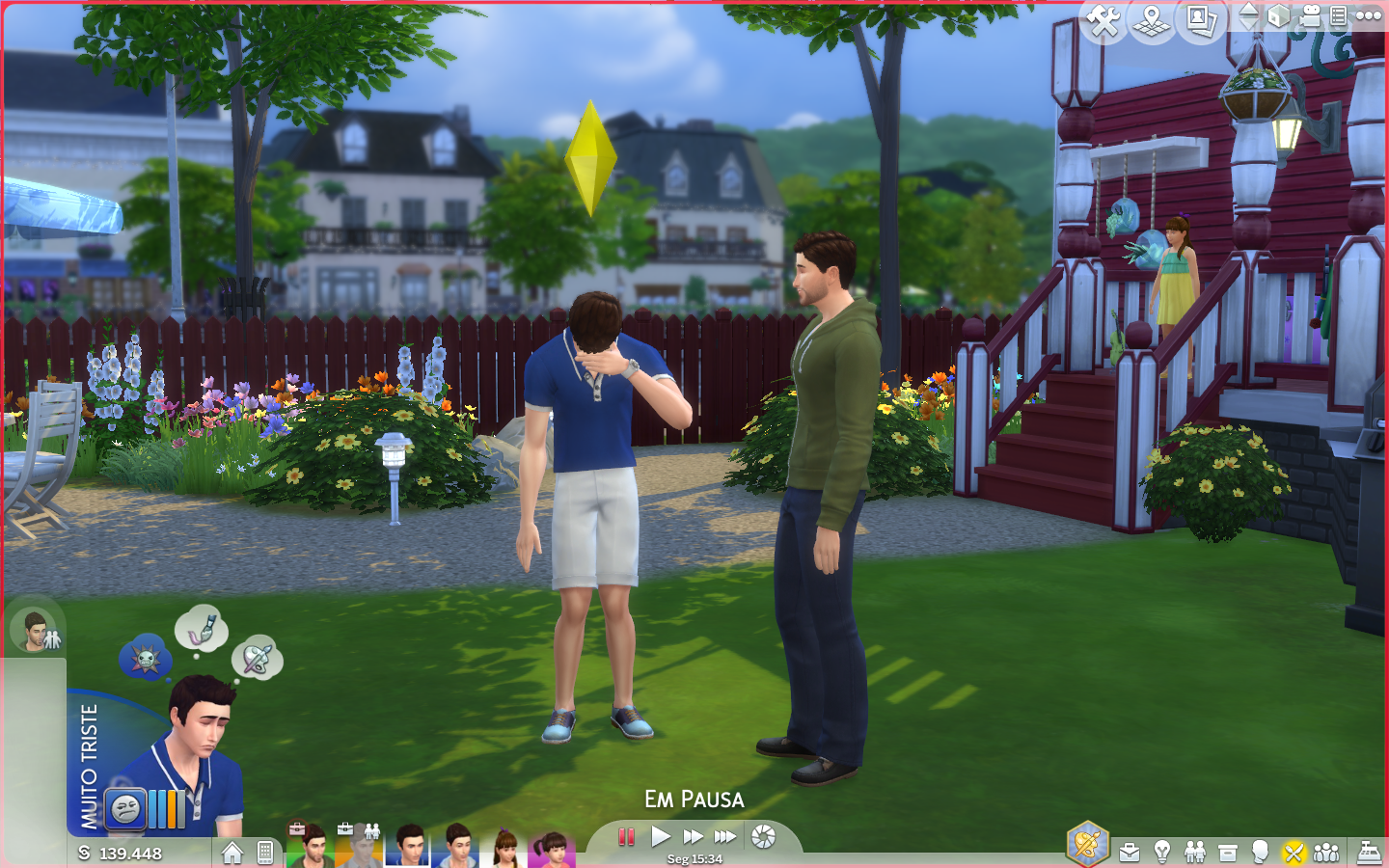Open the Sim's phone
This screenshot has height=868, width=1389.
(x=265, y=853)
